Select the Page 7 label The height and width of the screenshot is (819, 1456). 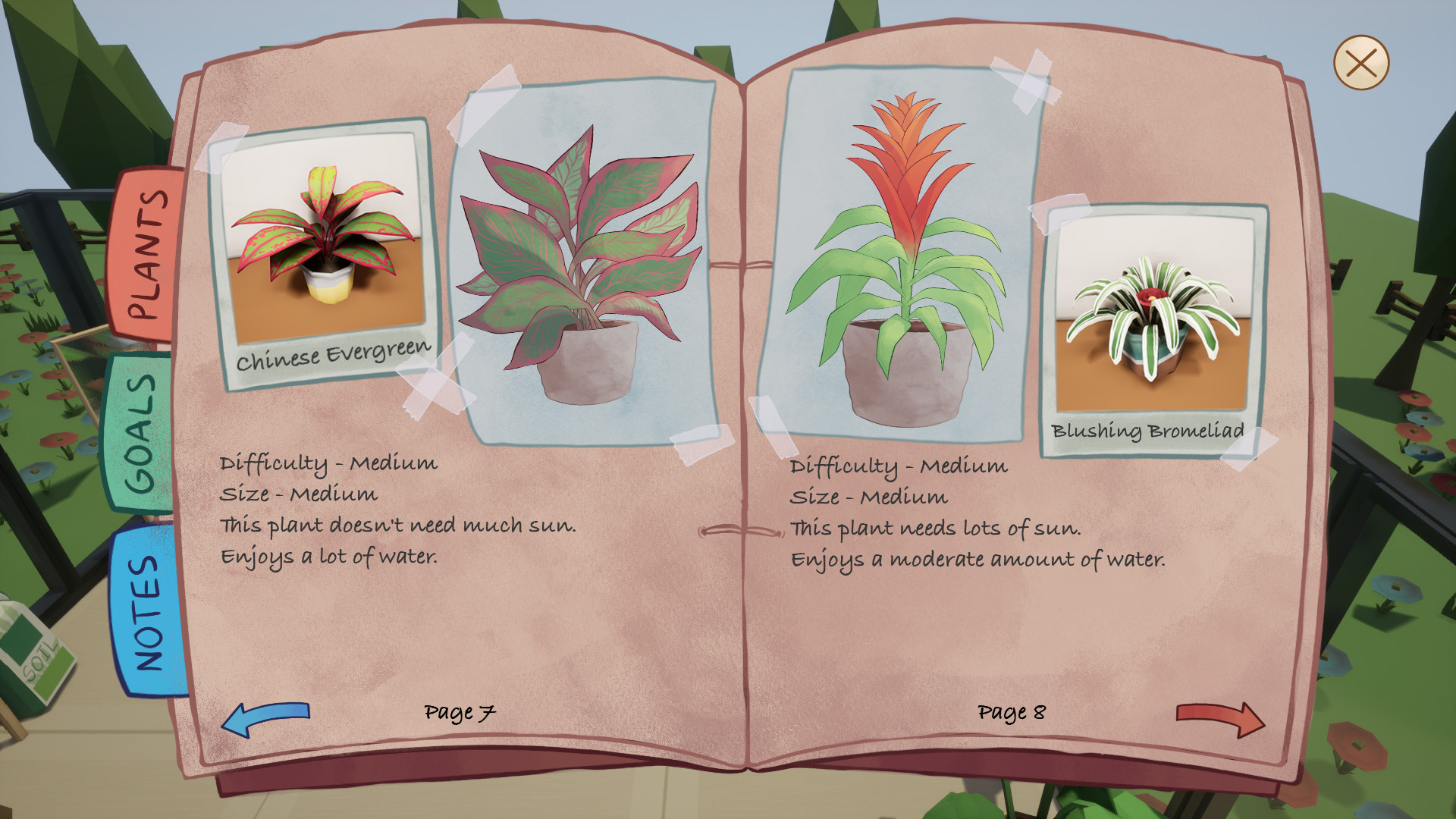pos(460,712)
